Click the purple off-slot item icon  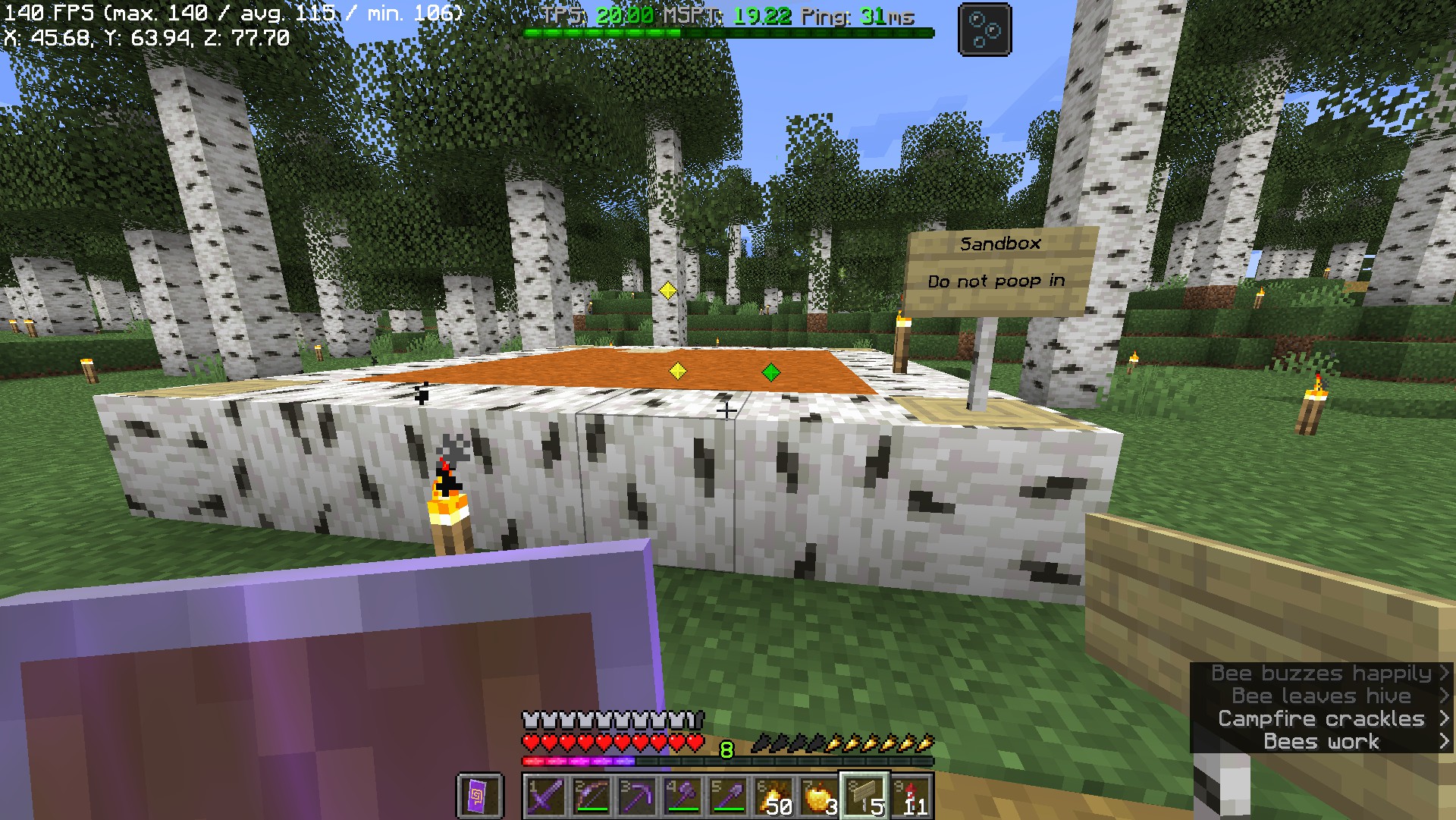pos(478,793)
